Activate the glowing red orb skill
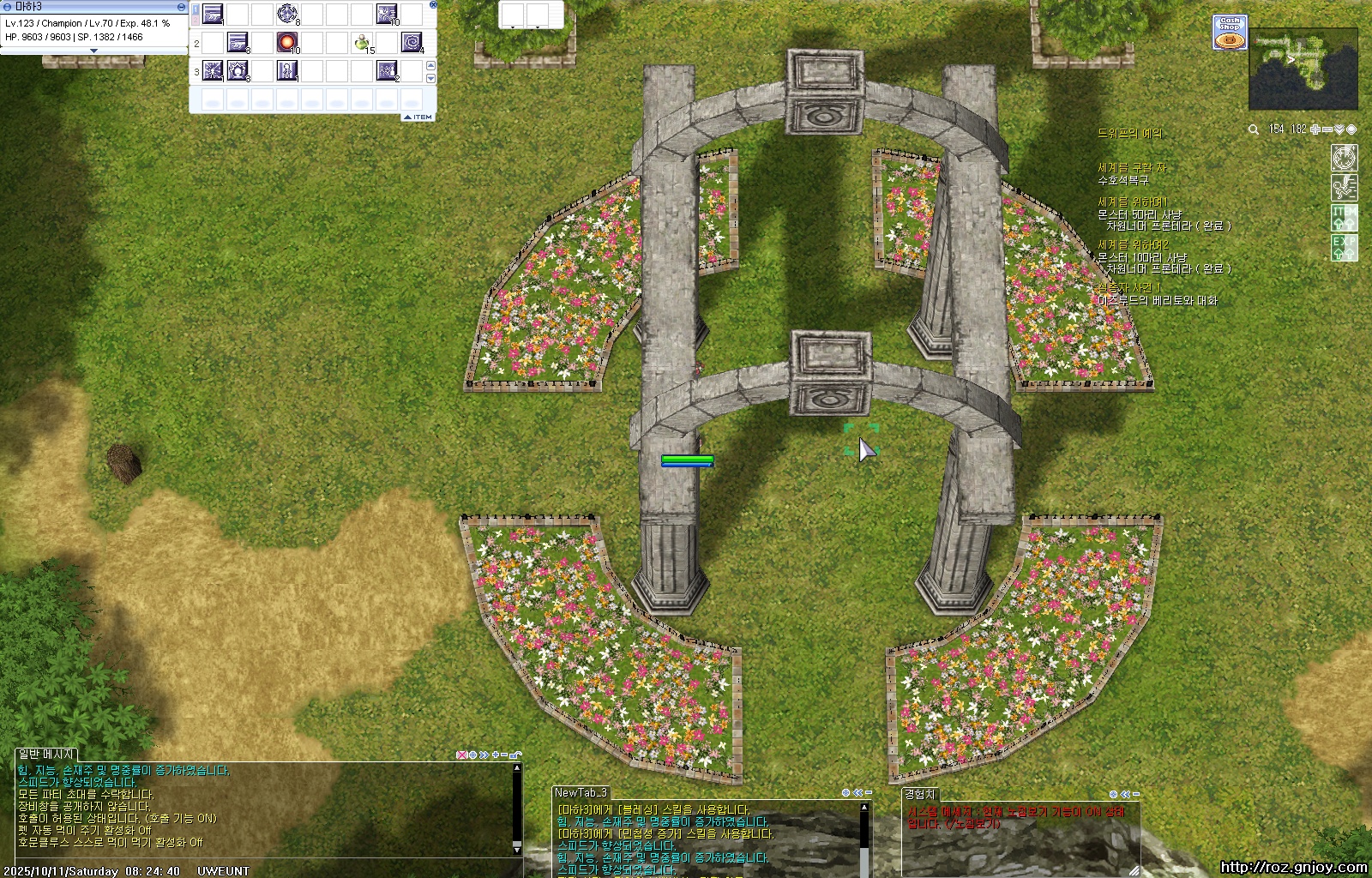 tap(287, 42)
